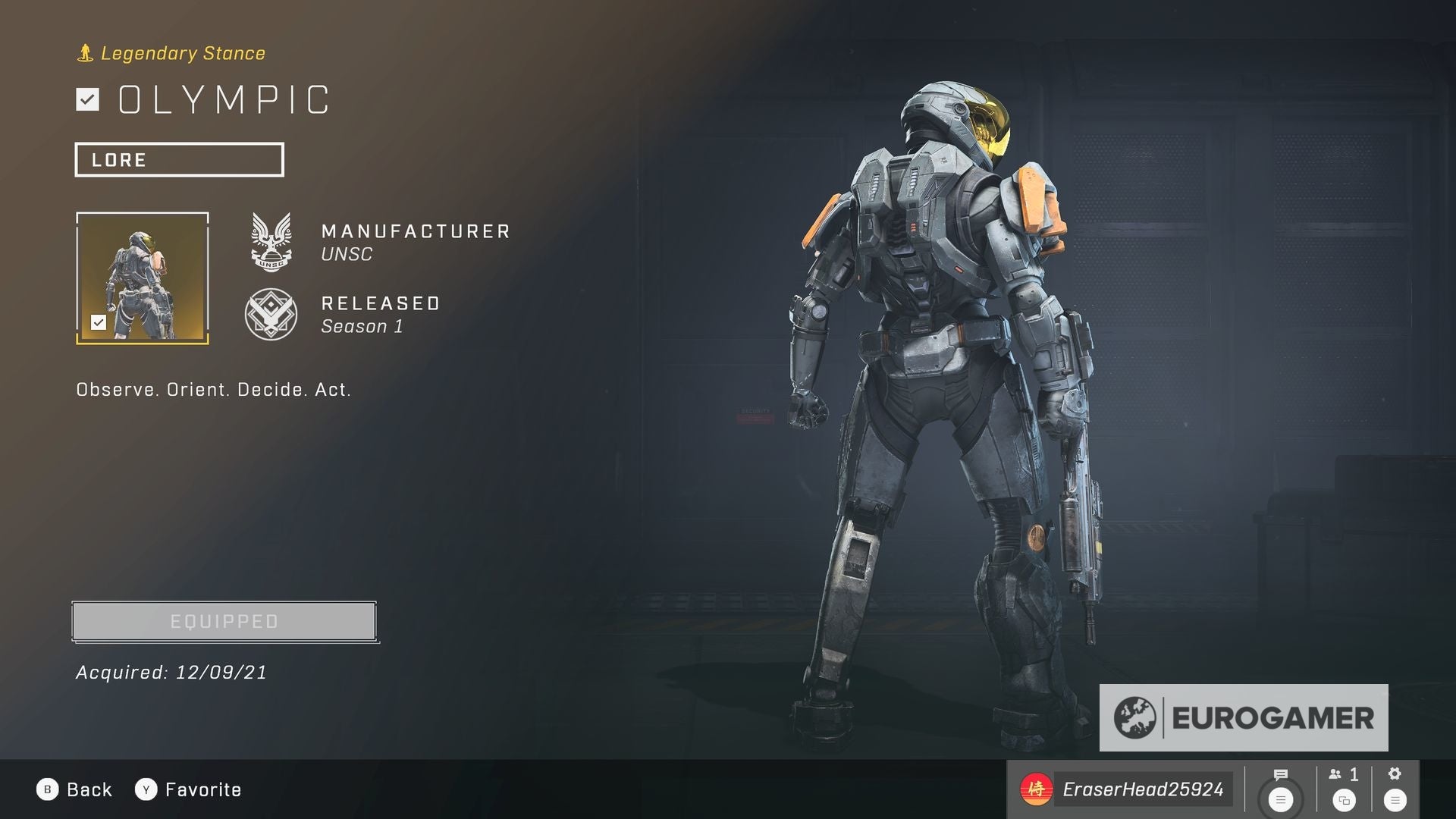
Task: Open the settings gear icon
Action: coord(1395,774)
